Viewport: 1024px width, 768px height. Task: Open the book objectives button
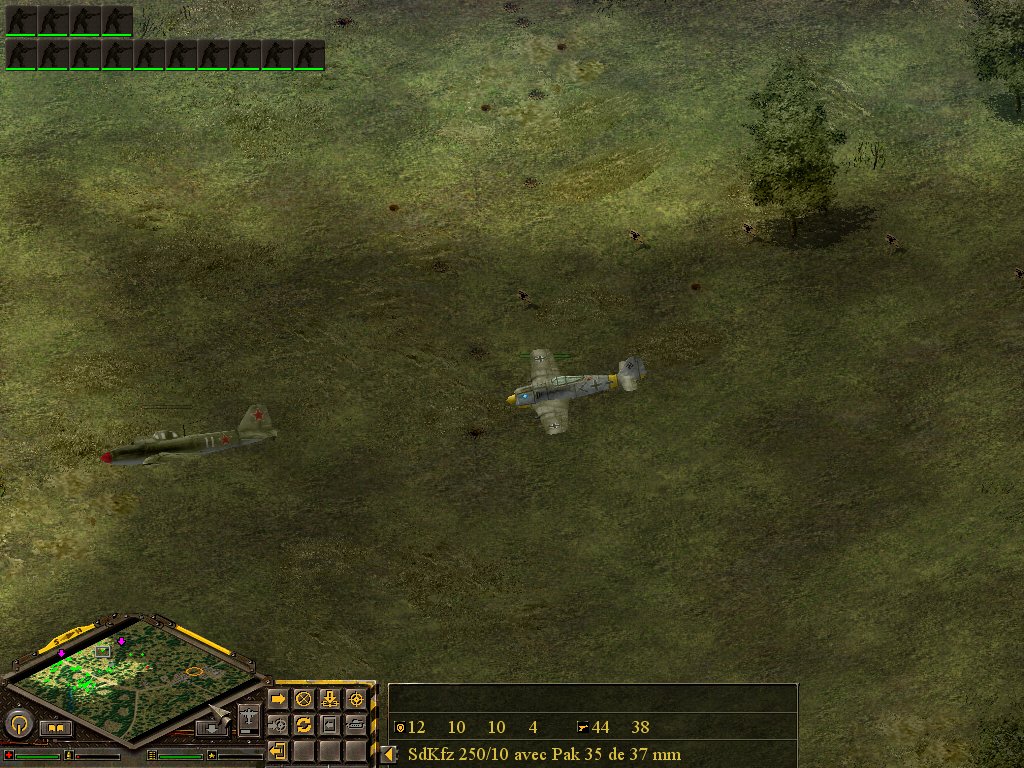[56, 728]
